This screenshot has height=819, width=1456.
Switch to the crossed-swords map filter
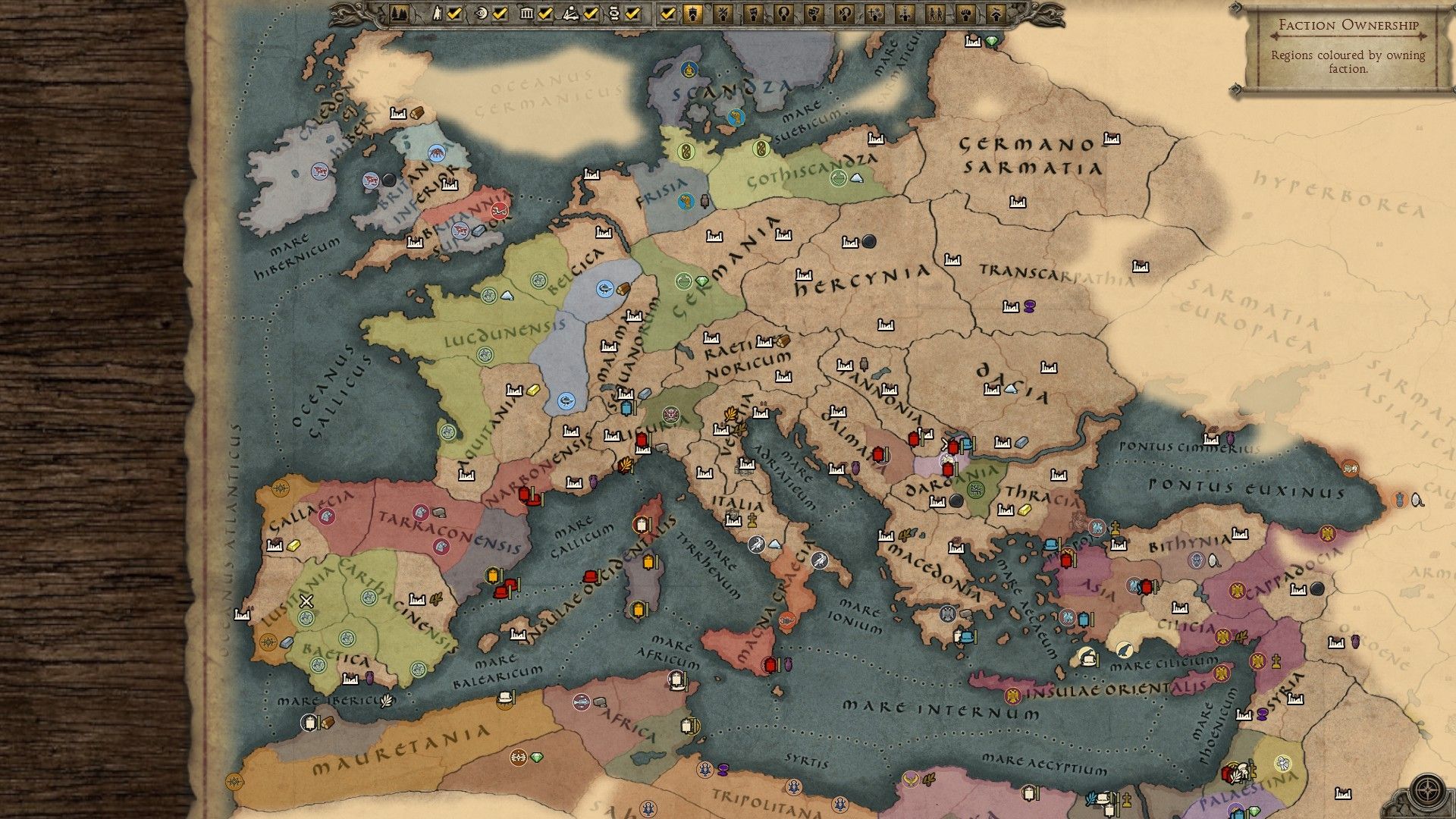(x=723, y=13)
